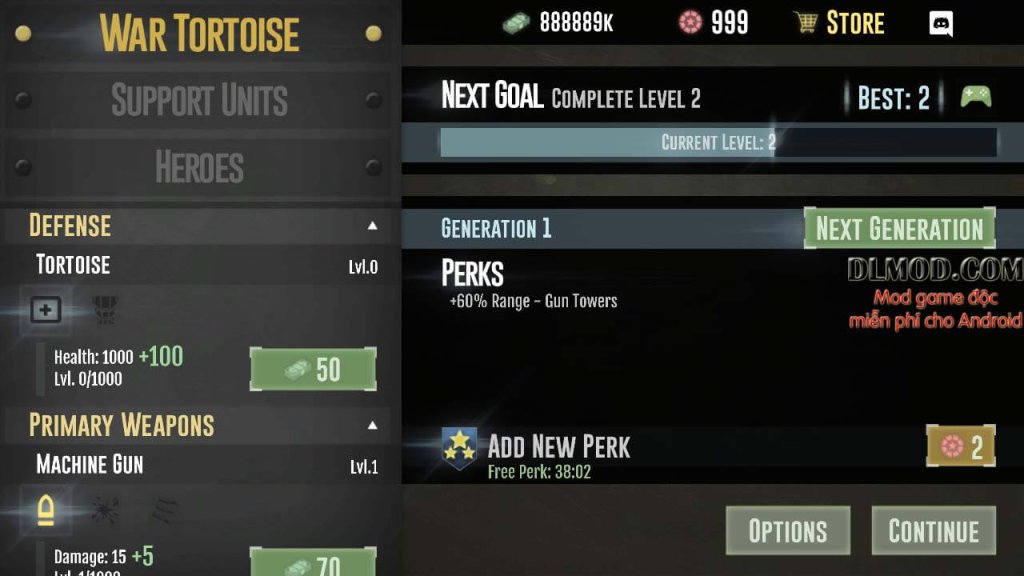Collapse the Primary Weapons section
The image size is (1024, 576).
pyautogui.click(x=372, y=425)
